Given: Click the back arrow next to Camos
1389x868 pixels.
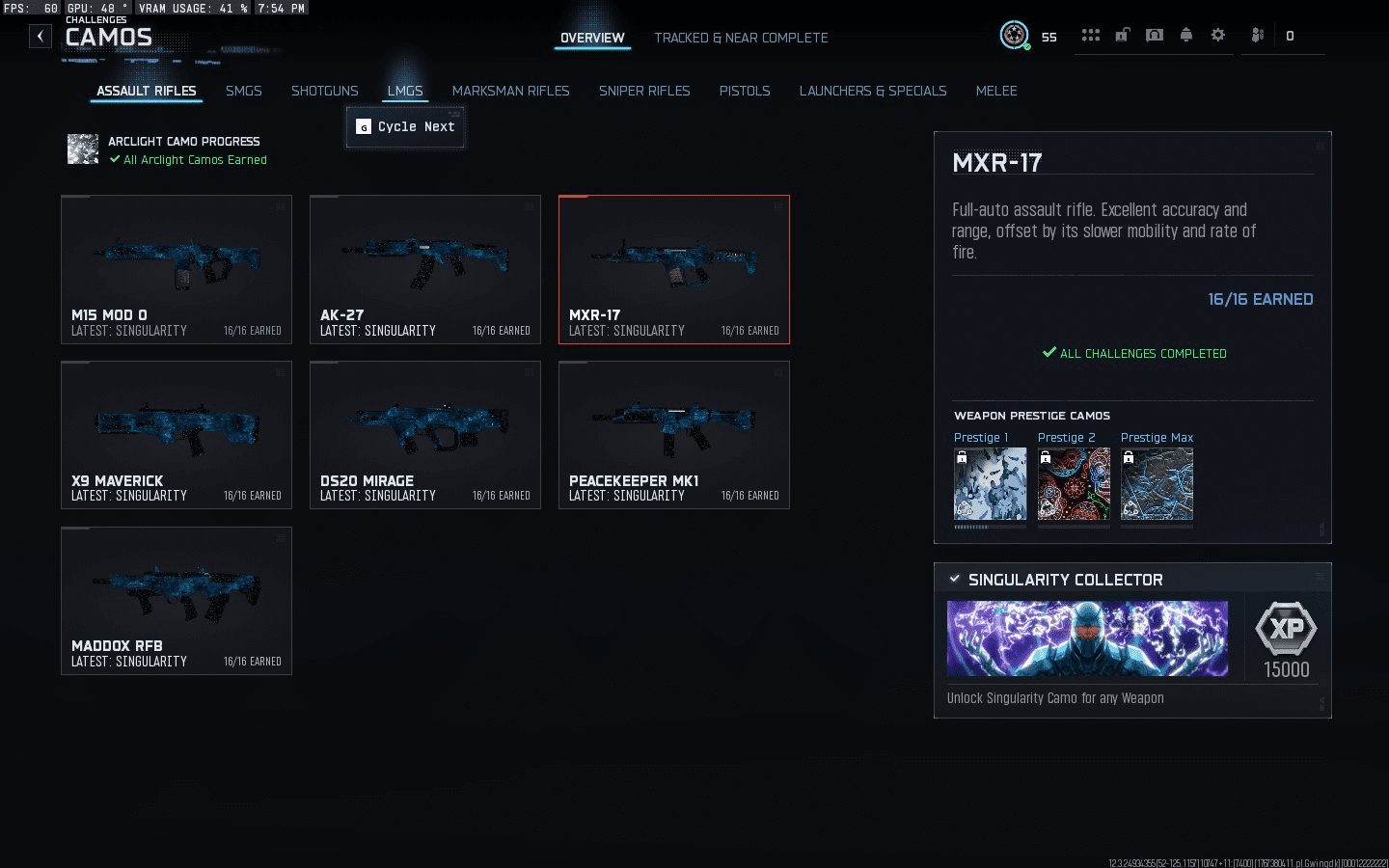Looking at the screenshot, I should click(x=40, y=36).
